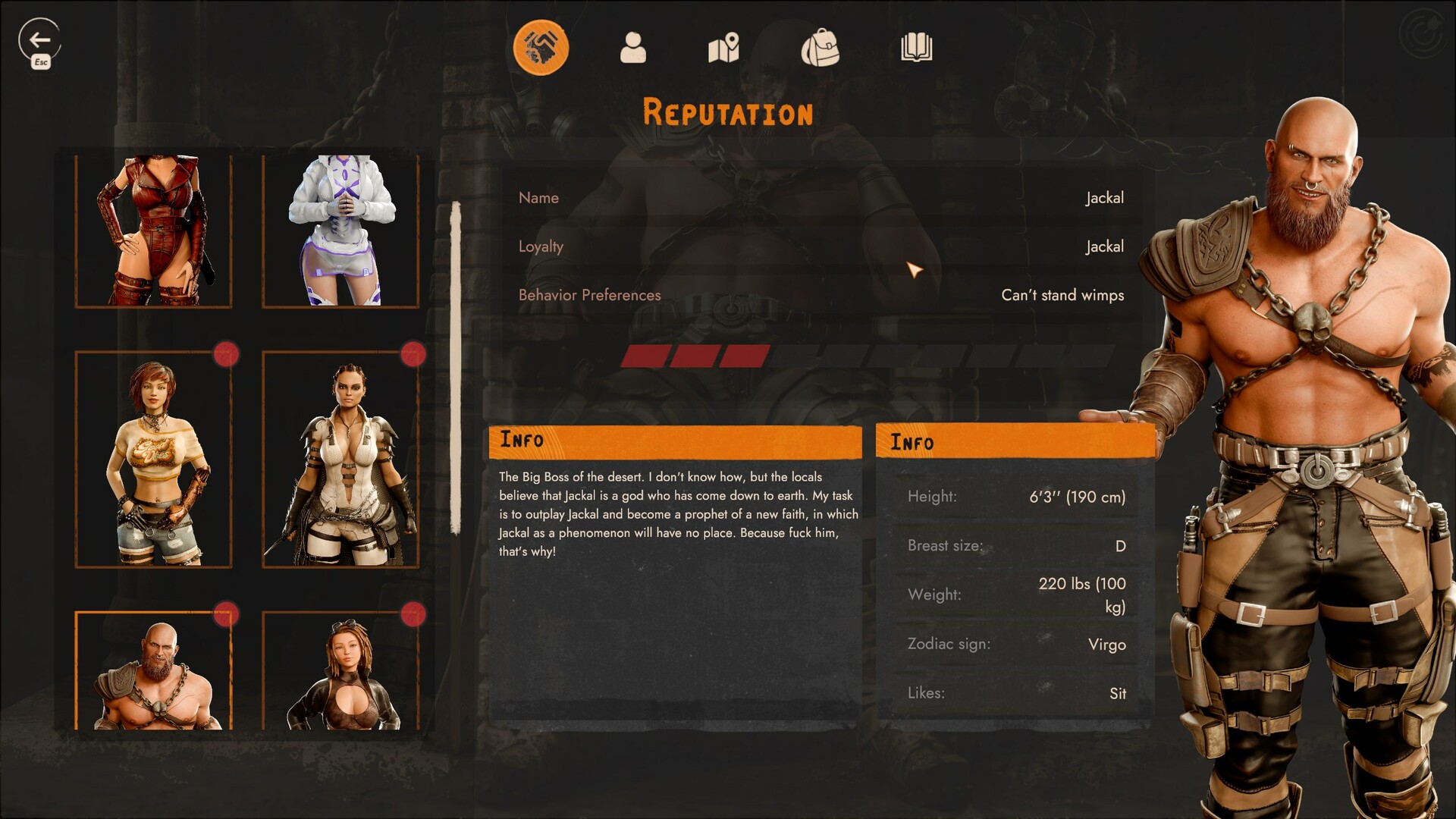Dismiss the notification dot on the redhead's portrait
Viewport: 1456px width, 819px height.
click(227, 353)
